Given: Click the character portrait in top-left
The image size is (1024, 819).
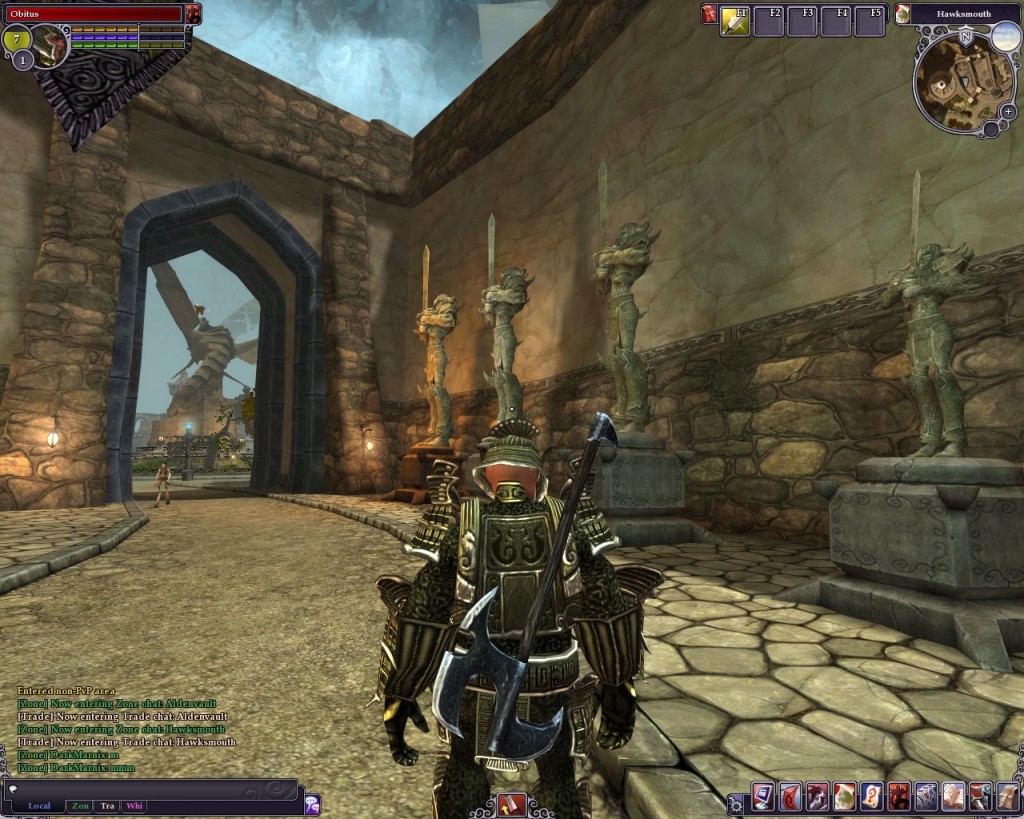Looking at the screenshot, I should tap(47, 45).
